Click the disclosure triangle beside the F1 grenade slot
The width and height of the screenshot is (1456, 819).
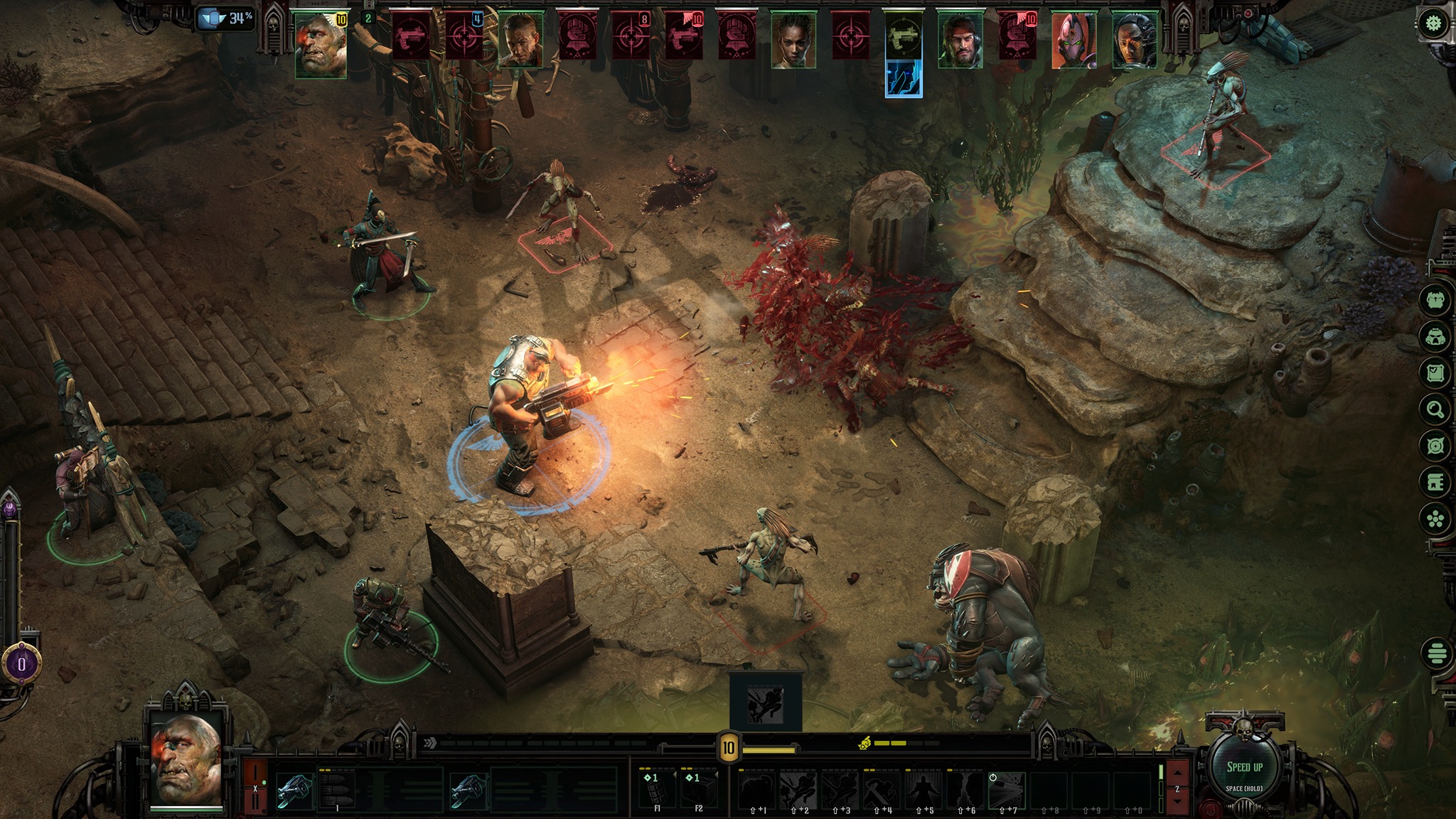click(674, 776)
